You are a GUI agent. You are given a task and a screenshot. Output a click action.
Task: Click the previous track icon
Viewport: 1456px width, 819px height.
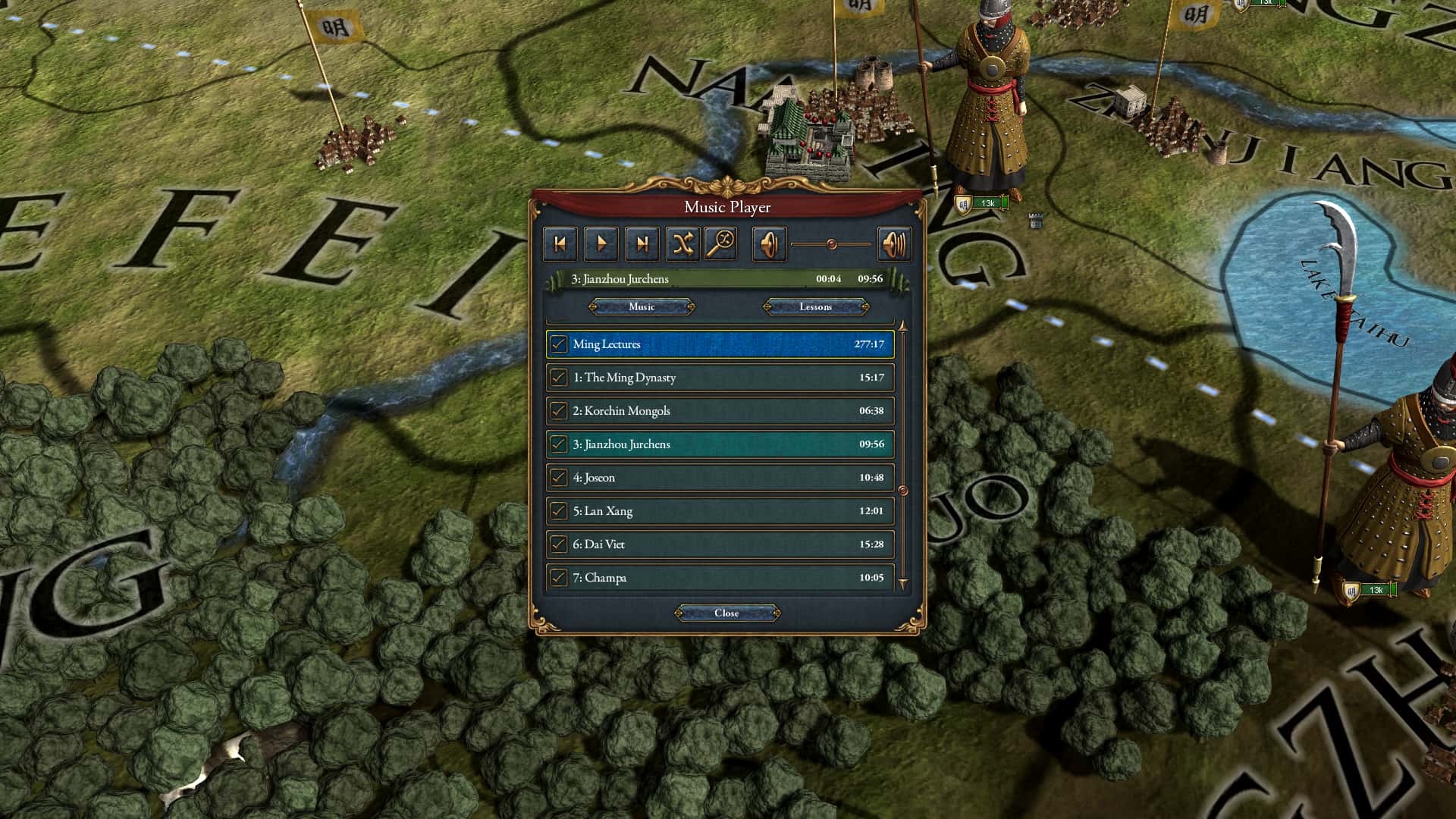[560, 243]
